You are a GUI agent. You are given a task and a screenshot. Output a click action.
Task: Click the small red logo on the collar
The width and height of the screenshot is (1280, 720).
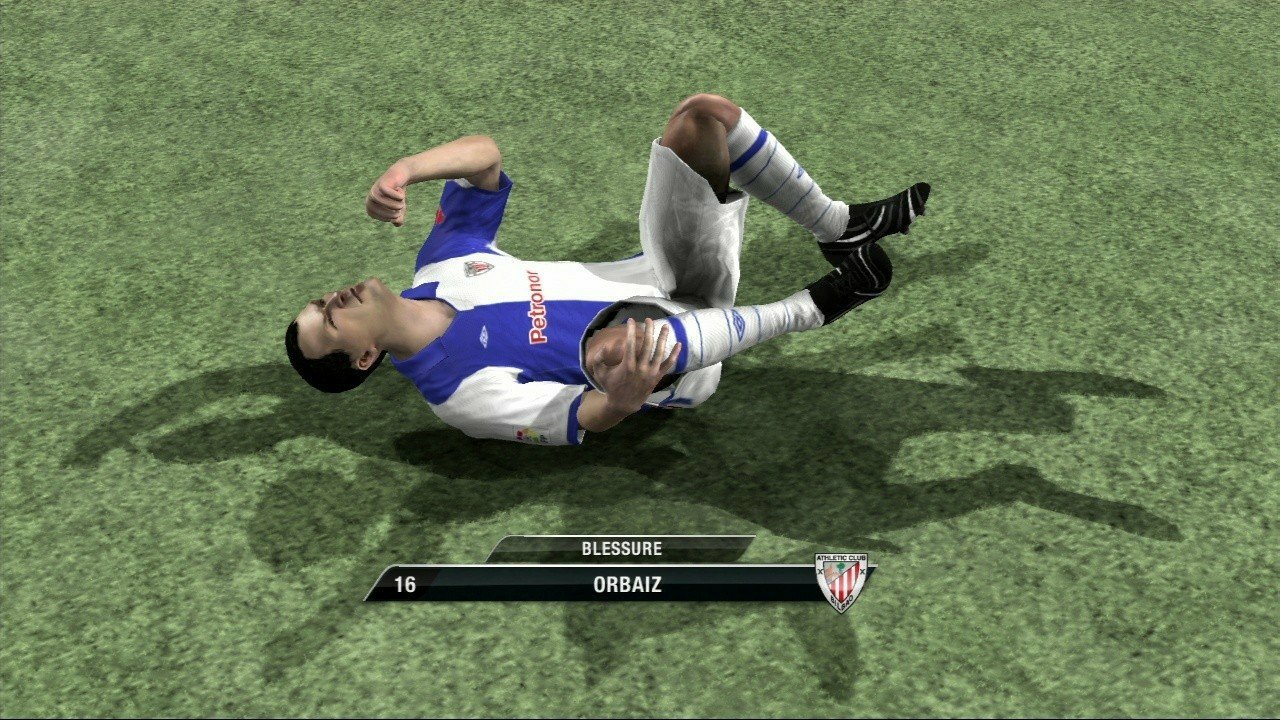tap(440, 214)
